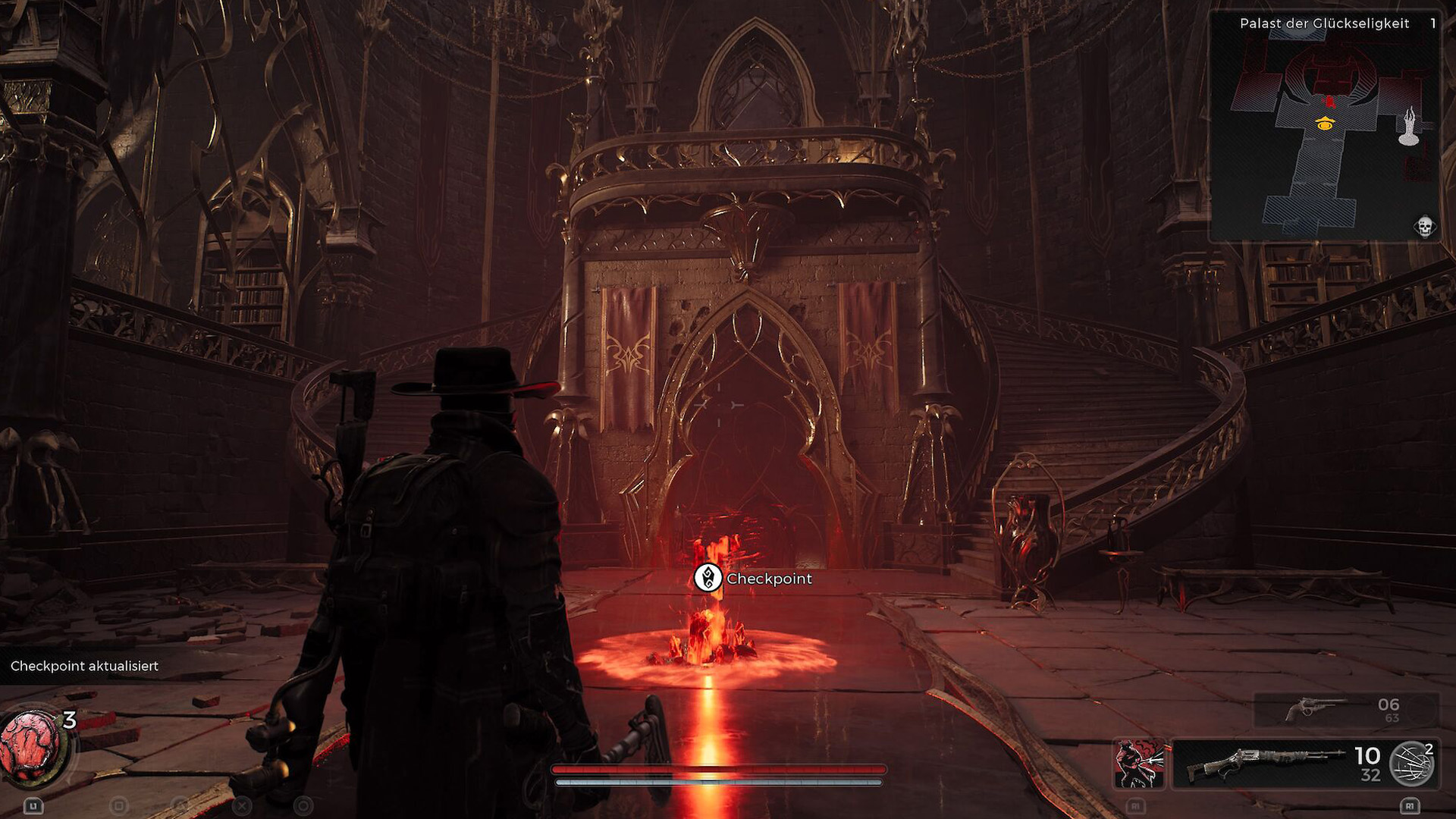Activate the gunslinger archetype skill icon

point(1139,763)
